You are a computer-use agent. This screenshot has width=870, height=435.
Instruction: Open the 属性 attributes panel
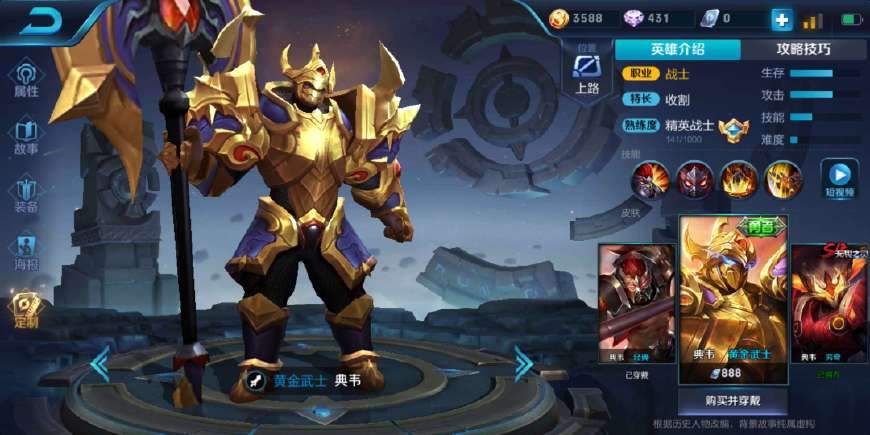26,80
